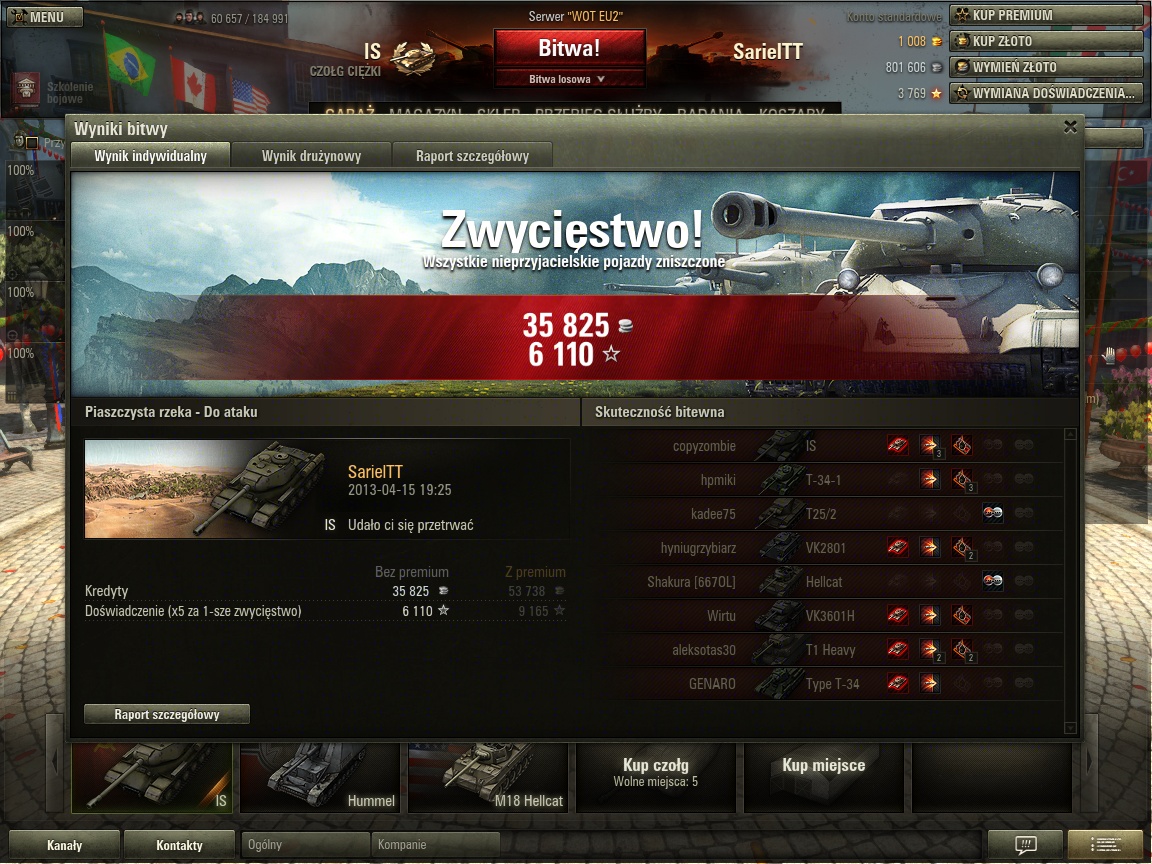Open the Kontakty contacts button
The width and height of the screenshot is (1152, 864).
(x=179, y=845)
